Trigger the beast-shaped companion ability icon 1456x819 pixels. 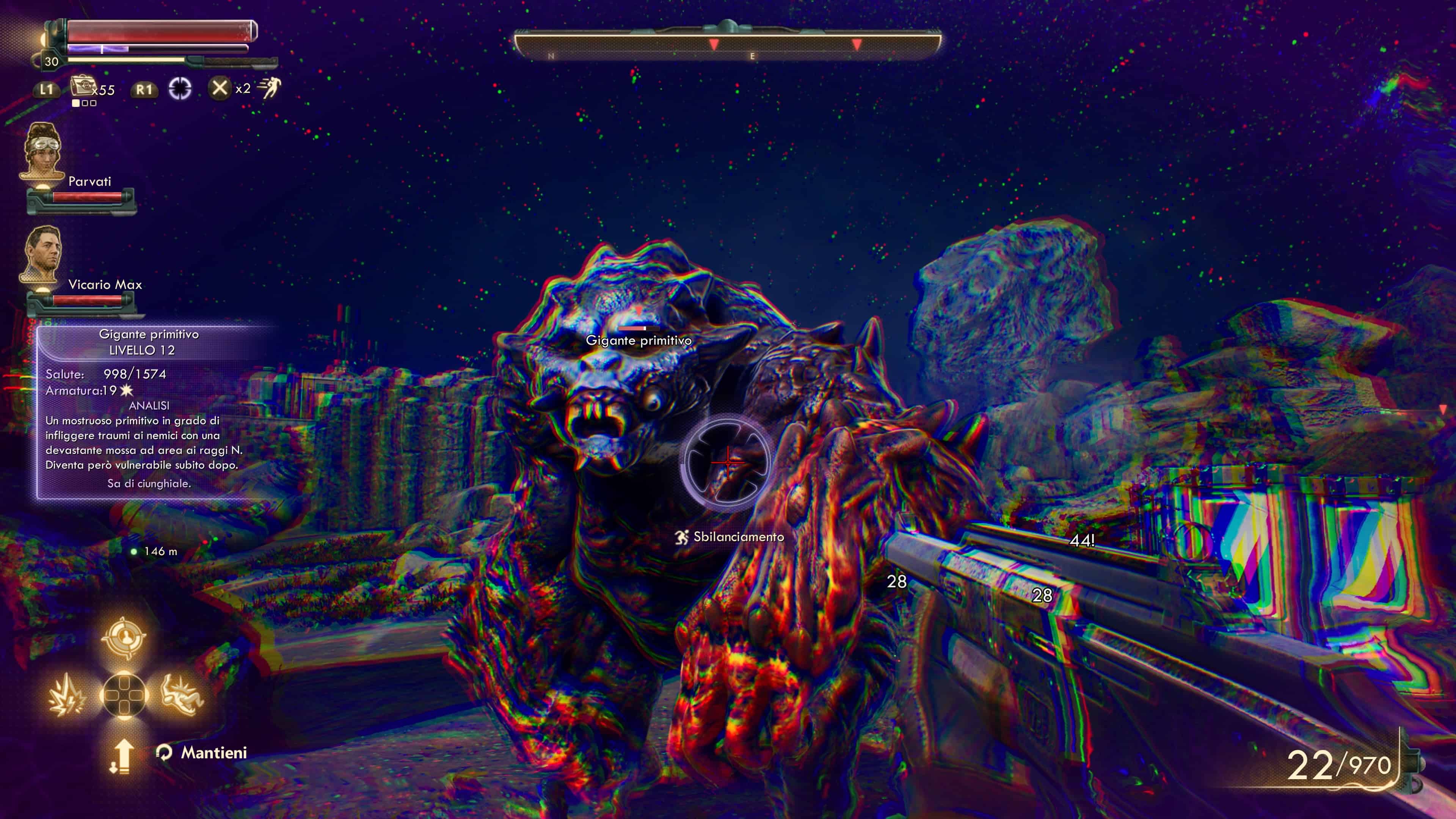point(182,695)
